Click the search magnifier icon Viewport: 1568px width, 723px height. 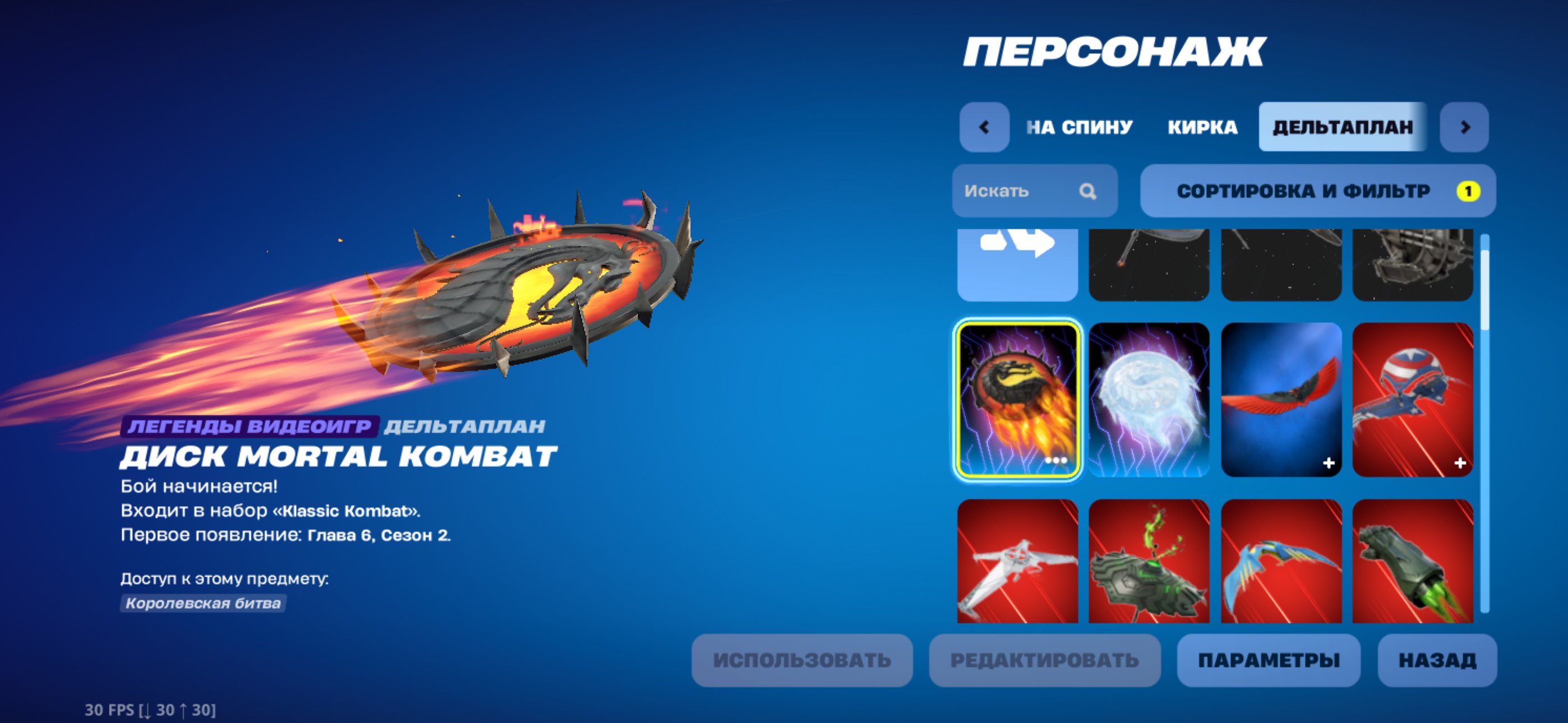coord(1089,192)
